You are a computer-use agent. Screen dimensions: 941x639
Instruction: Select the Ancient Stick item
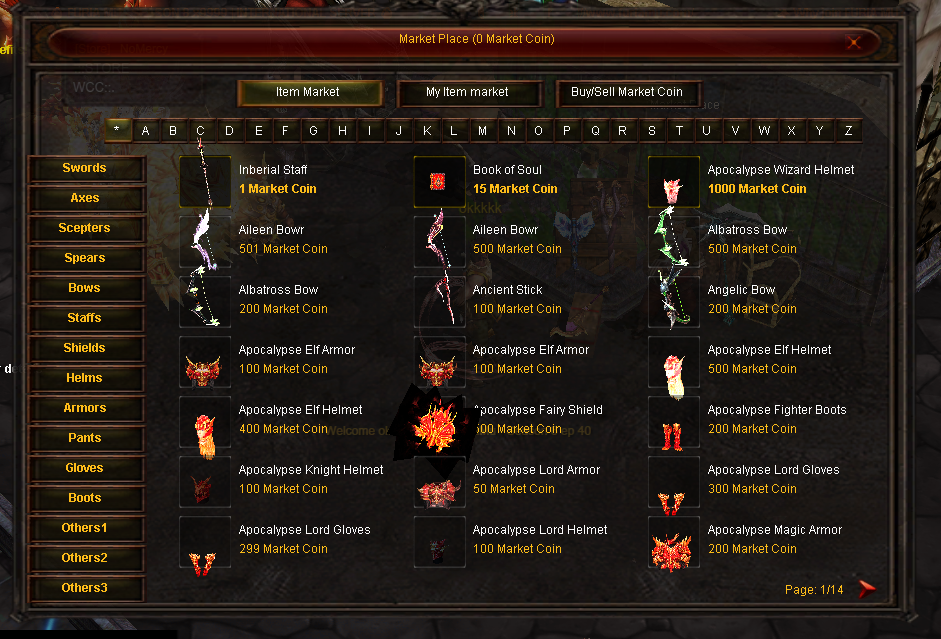[x=507, y=290]
